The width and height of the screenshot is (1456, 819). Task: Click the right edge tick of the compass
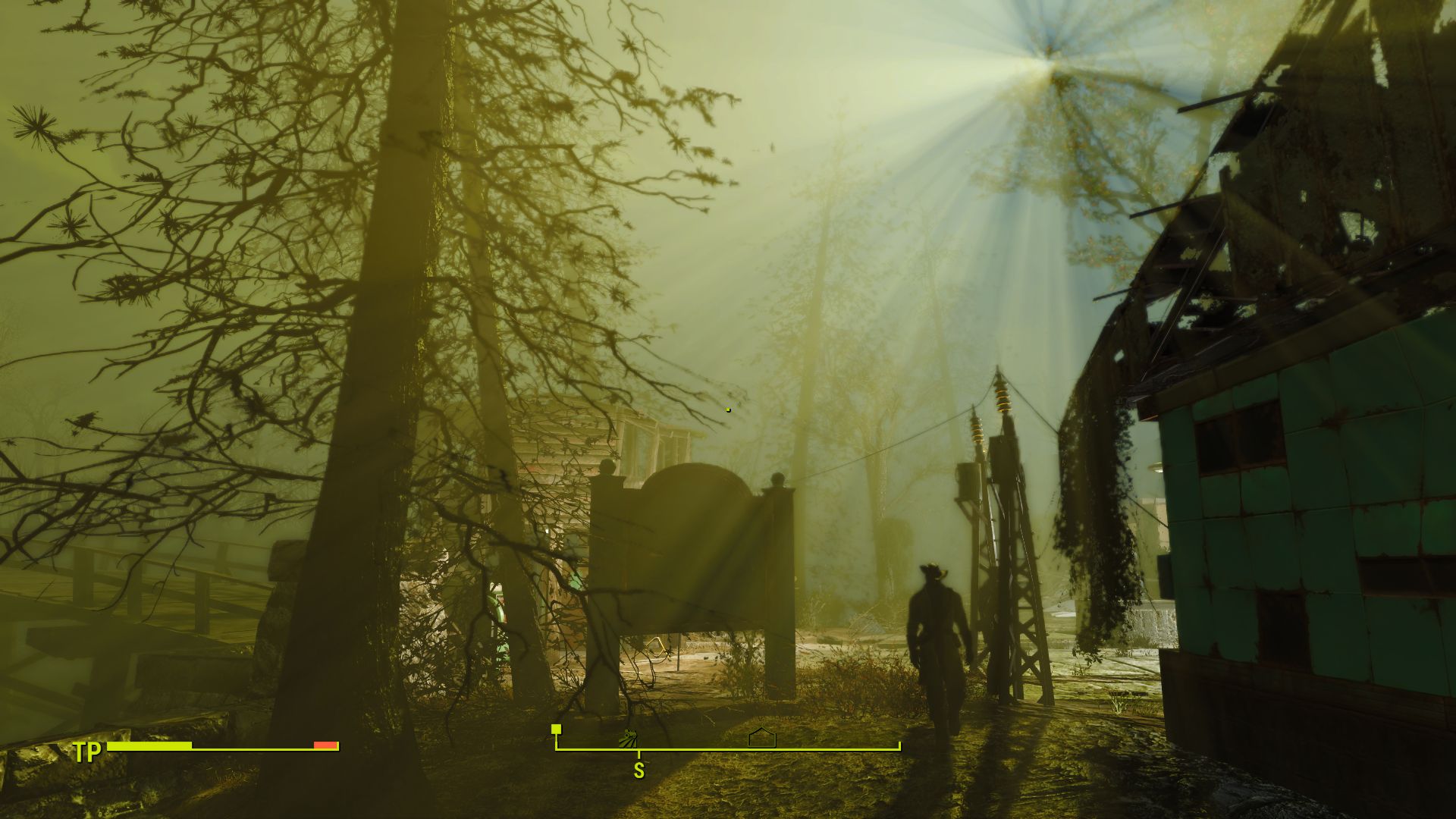coord(899,745)
